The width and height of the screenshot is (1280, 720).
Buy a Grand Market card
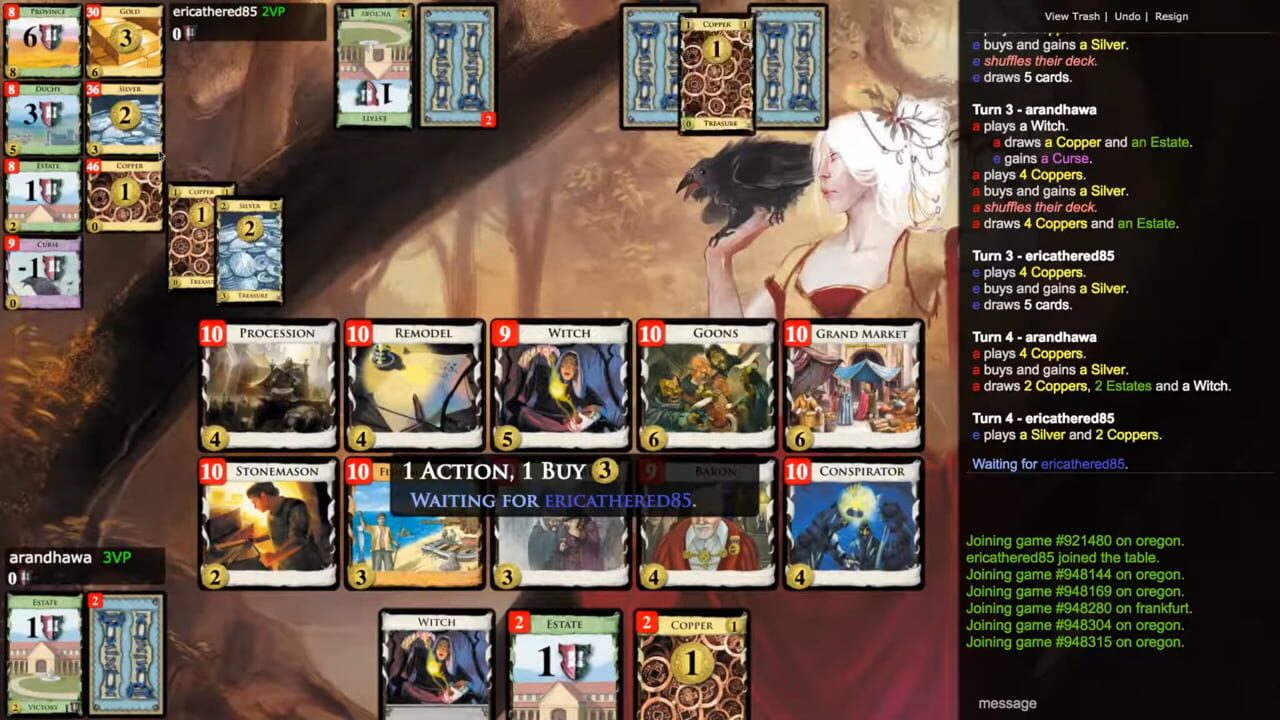(x=852, y=385)
